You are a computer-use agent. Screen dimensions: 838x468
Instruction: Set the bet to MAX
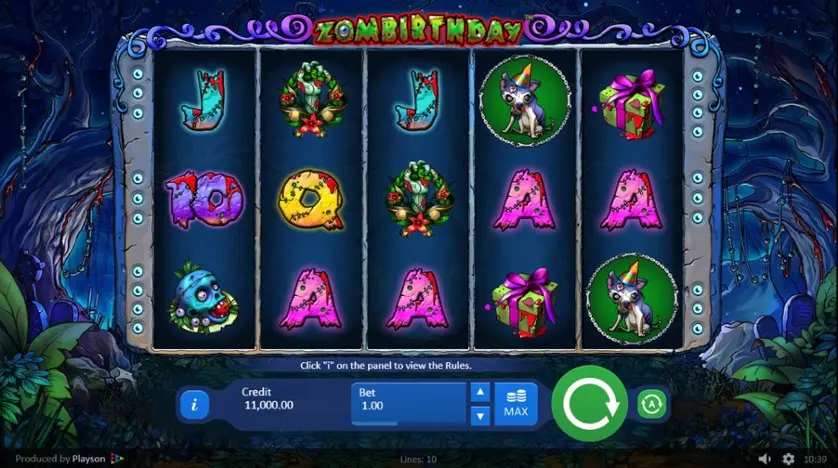pyautogui.click(x=516, y=404)
